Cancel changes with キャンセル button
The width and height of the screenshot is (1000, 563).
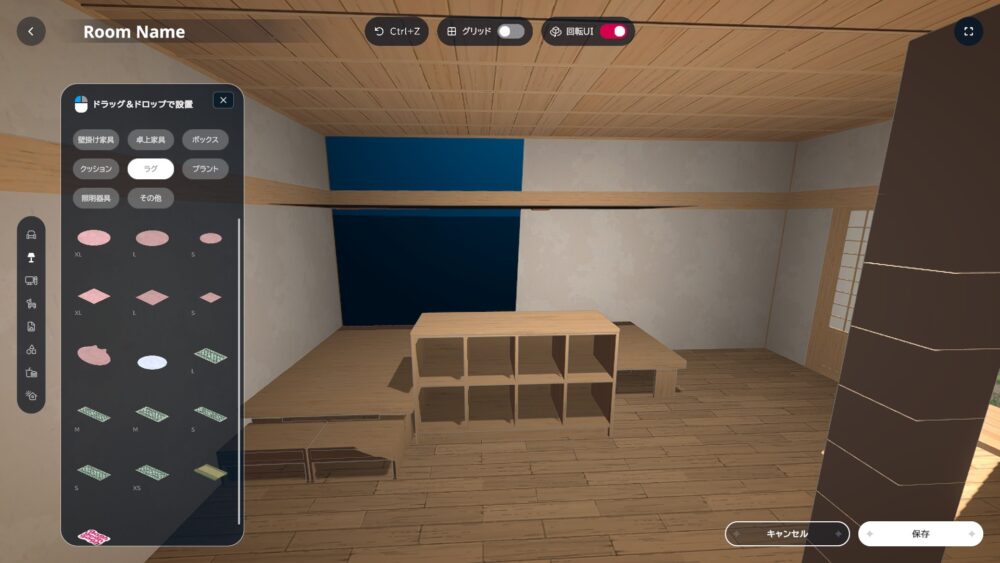pyautogui.click(x=787, y=534)
